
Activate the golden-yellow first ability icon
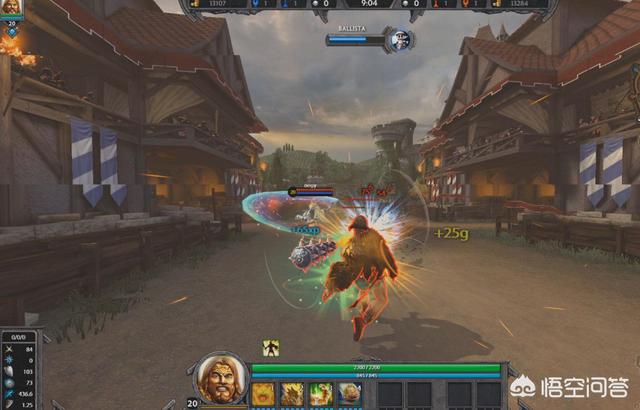point(263,394)
